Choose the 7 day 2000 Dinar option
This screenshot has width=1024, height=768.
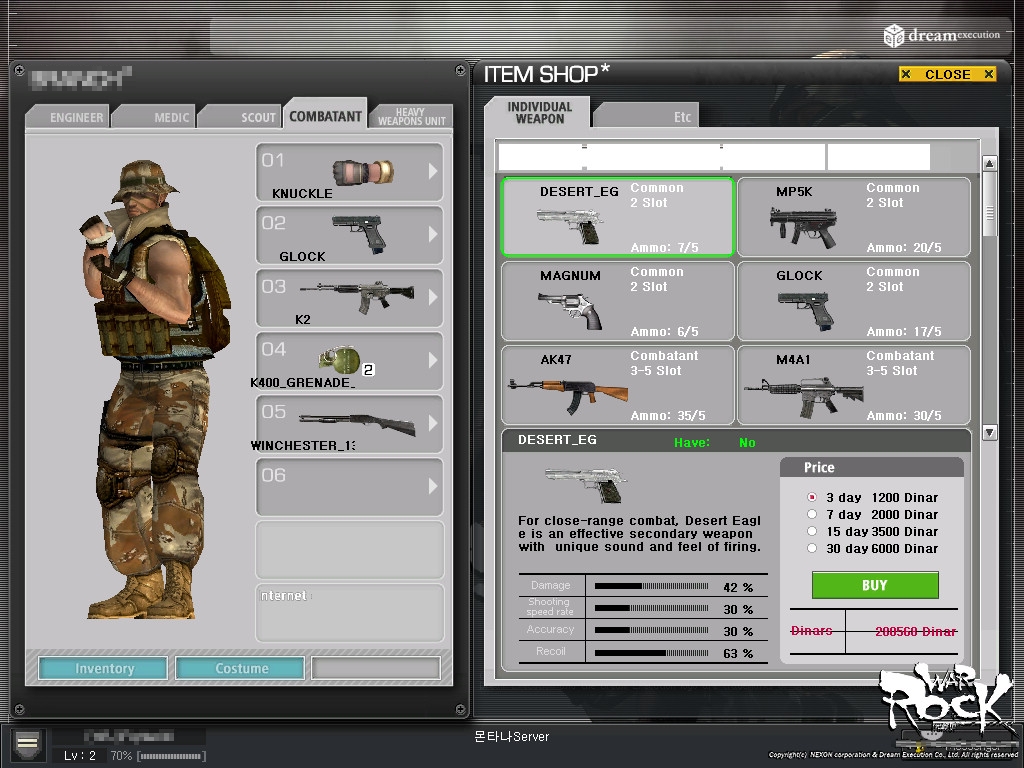tap(812, 514)
